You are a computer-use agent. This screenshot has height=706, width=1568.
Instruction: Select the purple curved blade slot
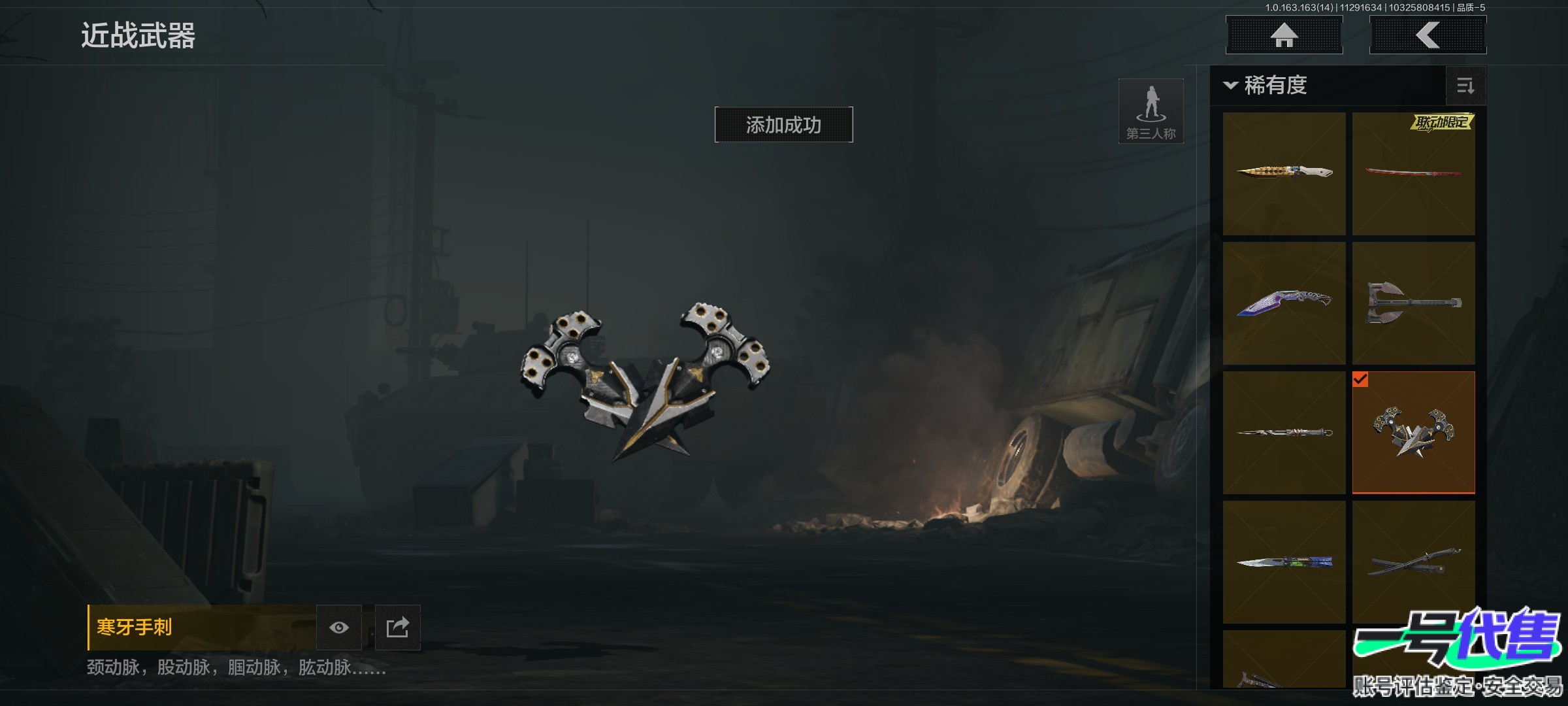pos(1284,303)
